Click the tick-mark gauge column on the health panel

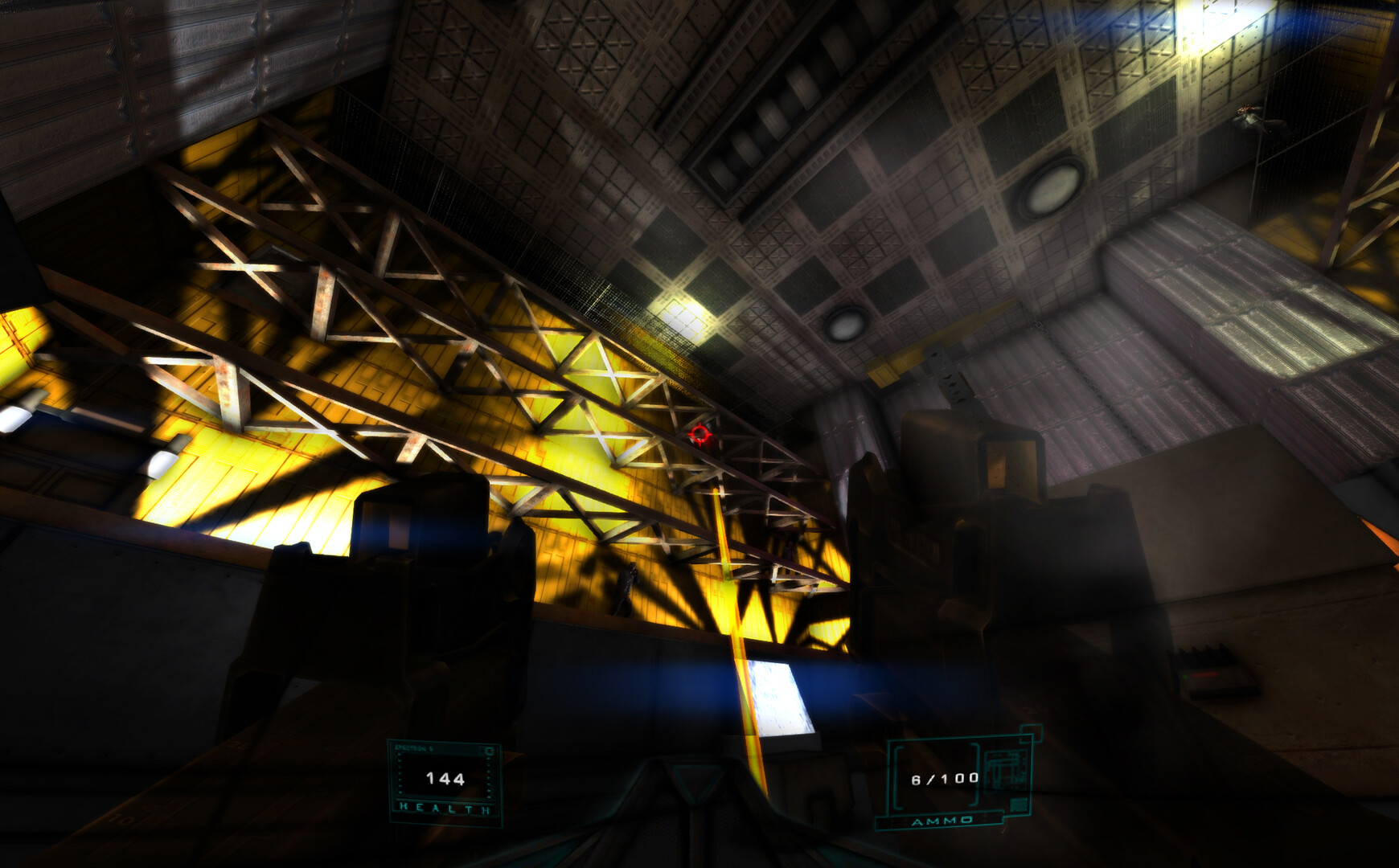click(400, 773)
